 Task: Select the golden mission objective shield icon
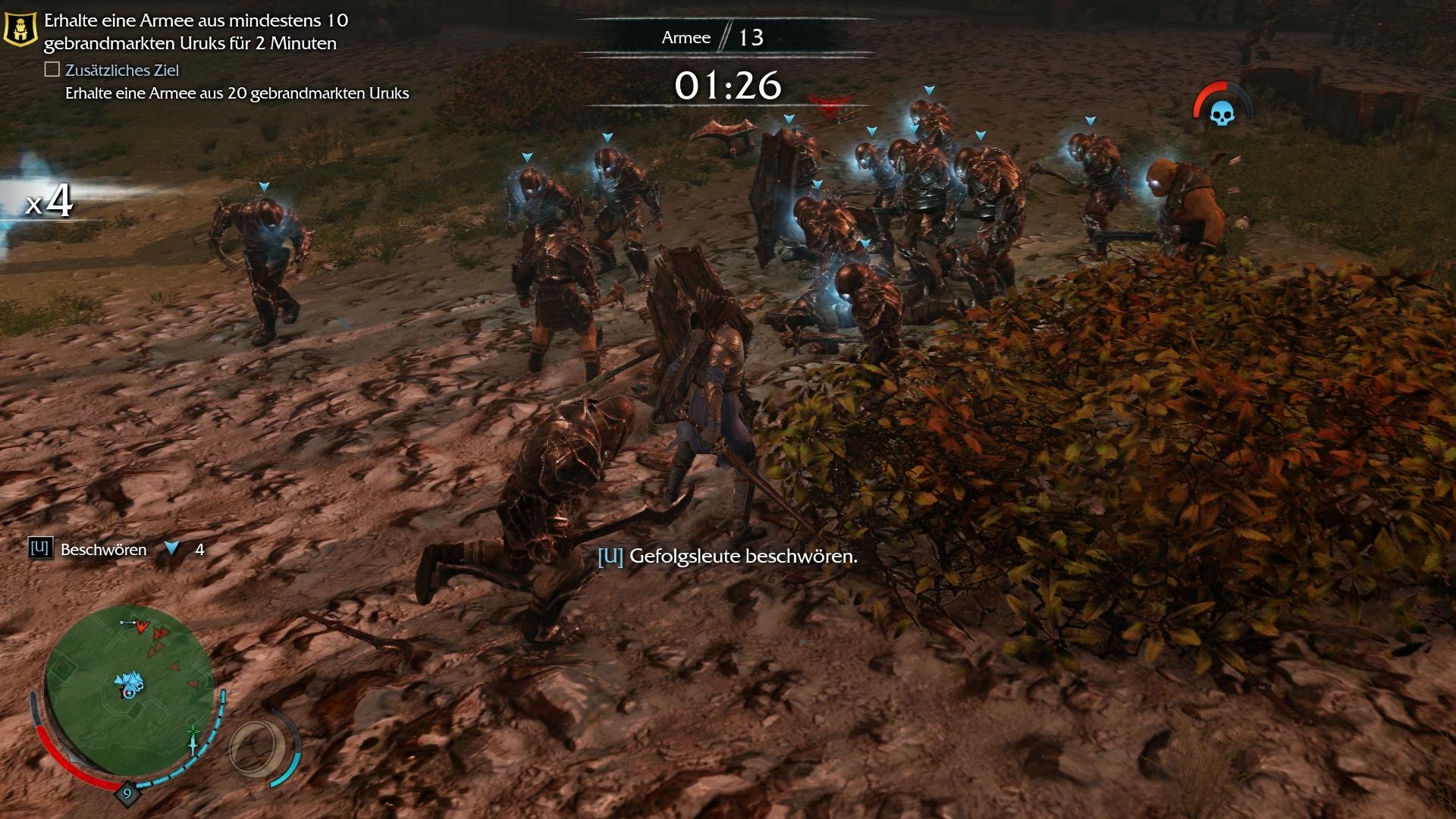click(20, 29)
